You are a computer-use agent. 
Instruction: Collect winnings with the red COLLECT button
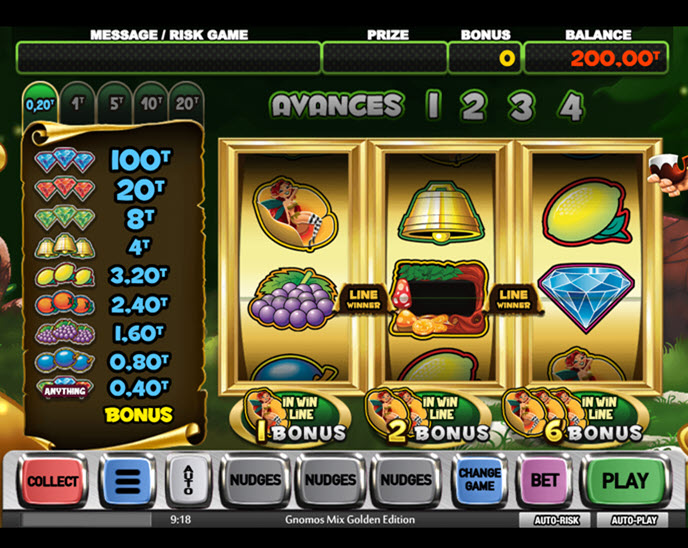(53, 480)
